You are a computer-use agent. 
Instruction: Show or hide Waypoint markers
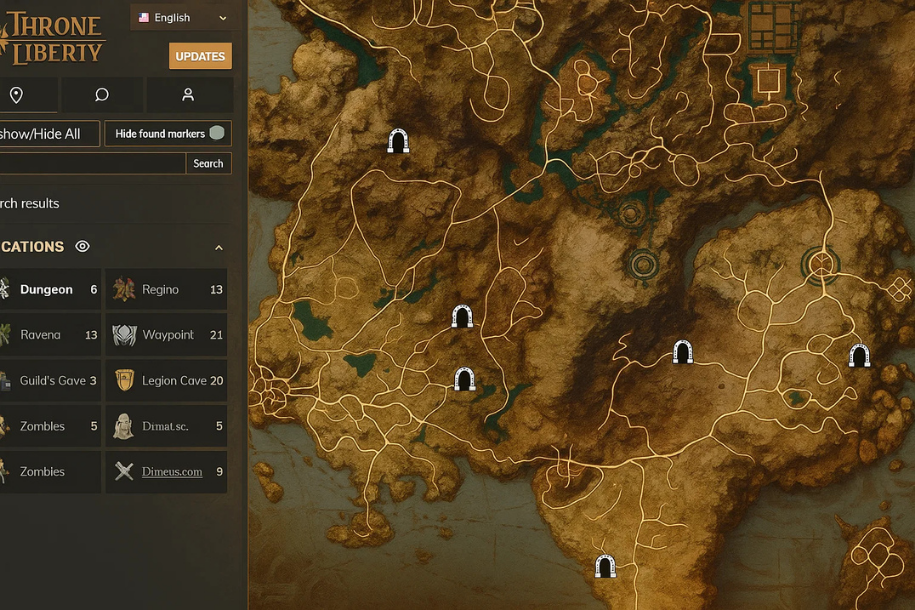coord(166,335)
